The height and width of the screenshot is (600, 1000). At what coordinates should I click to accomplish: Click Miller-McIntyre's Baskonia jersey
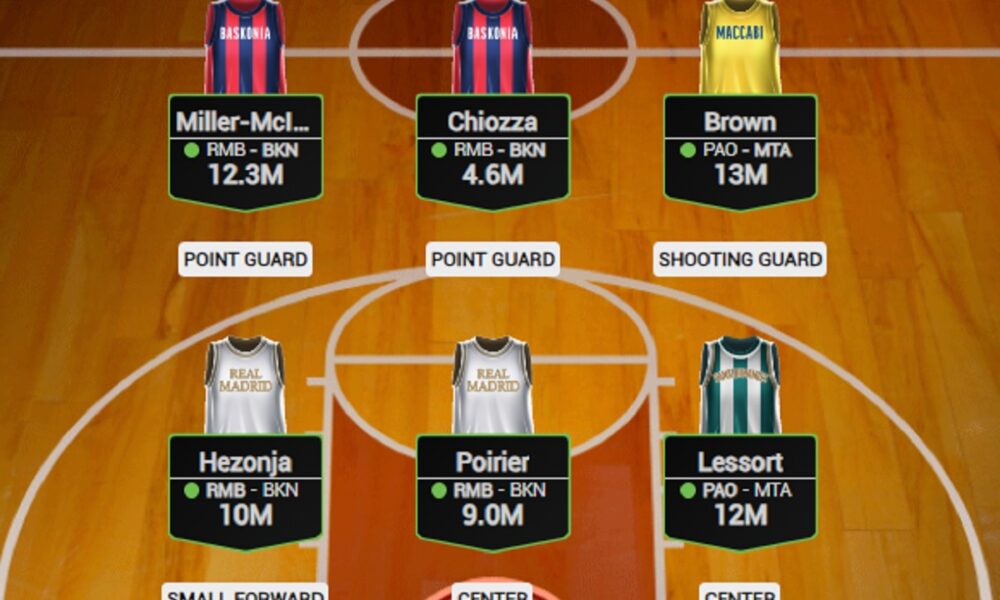245,47
